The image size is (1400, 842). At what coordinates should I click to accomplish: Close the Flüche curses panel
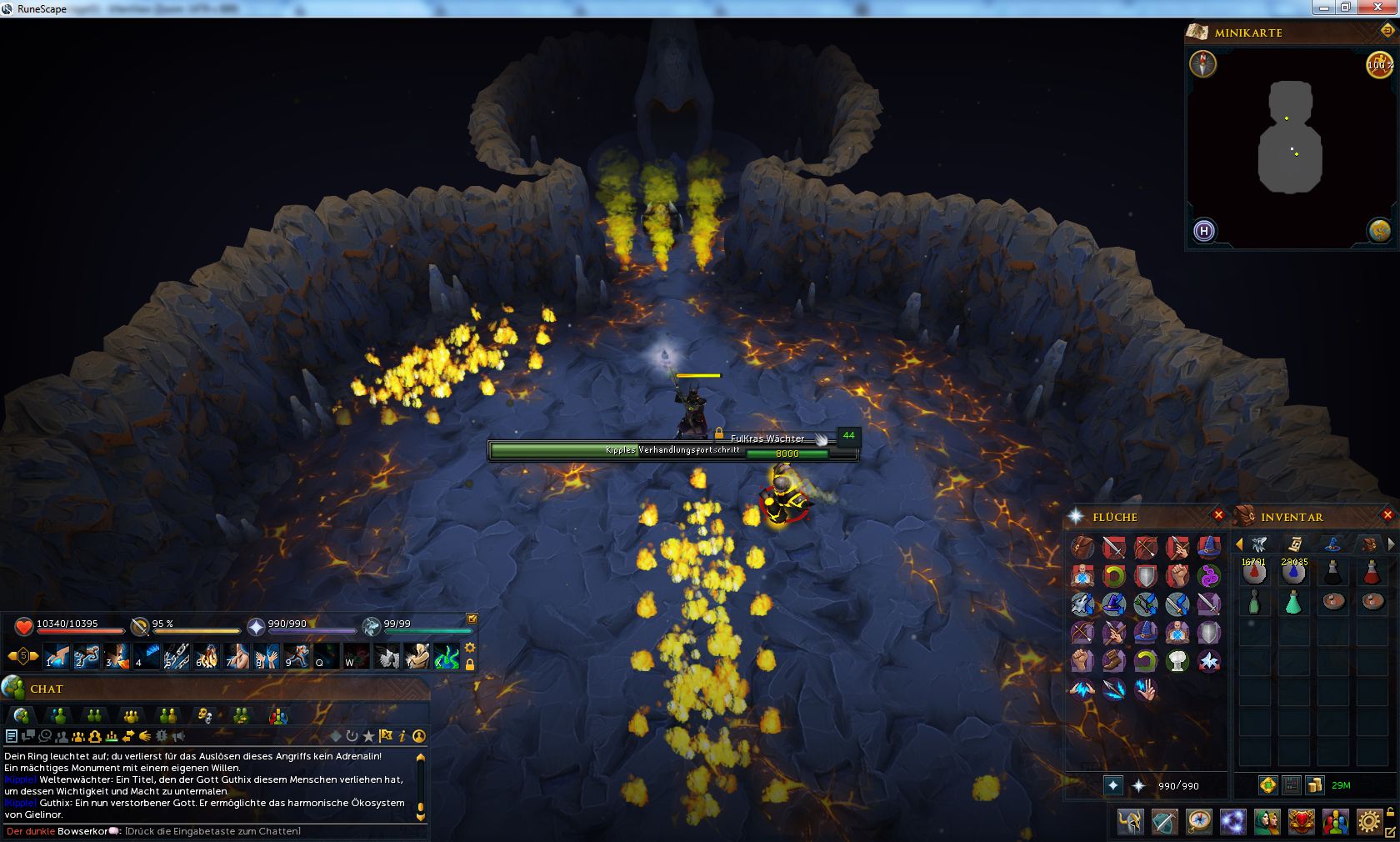[1218, 515]
